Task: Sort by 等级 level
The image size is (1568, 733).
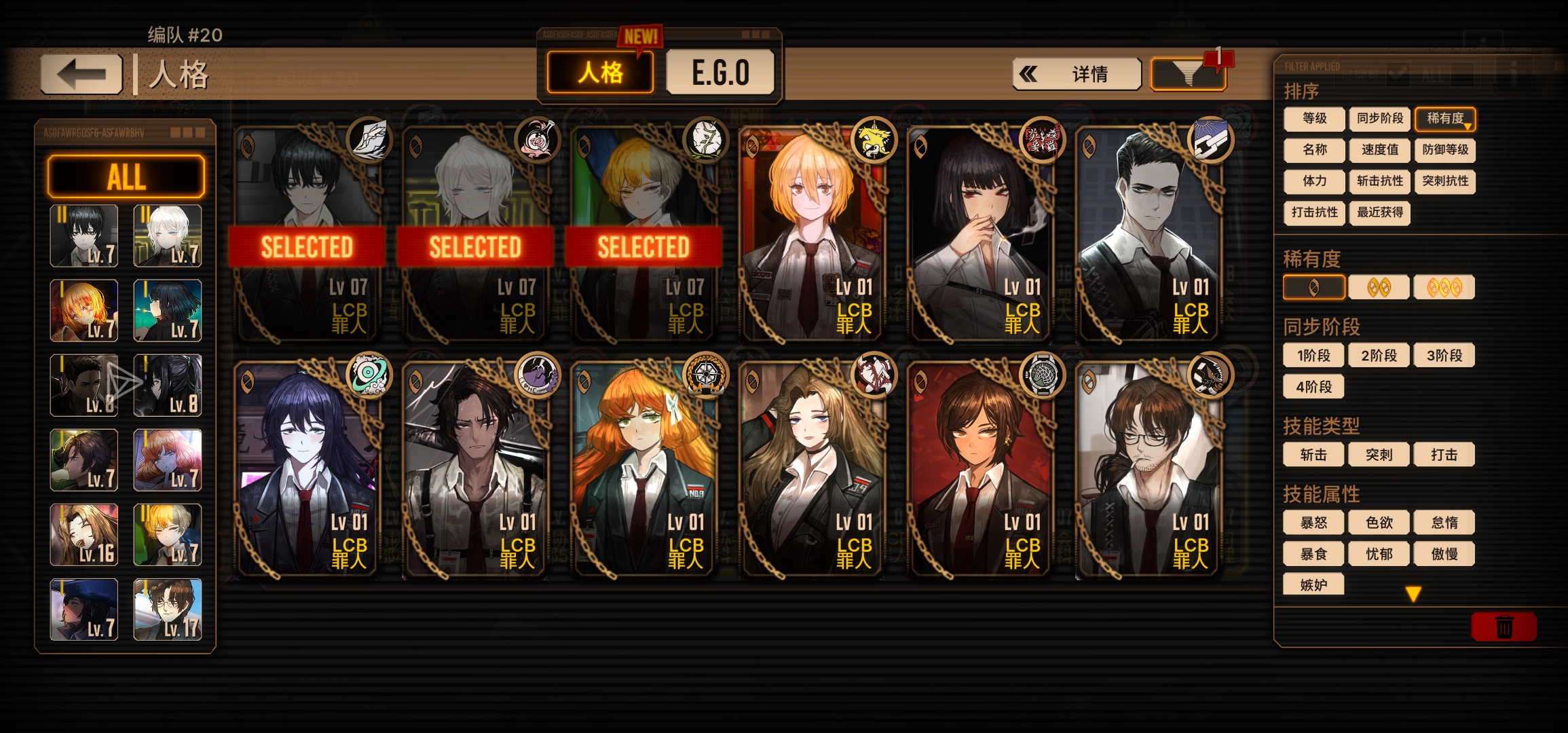Action: (x=1314, y=119)
